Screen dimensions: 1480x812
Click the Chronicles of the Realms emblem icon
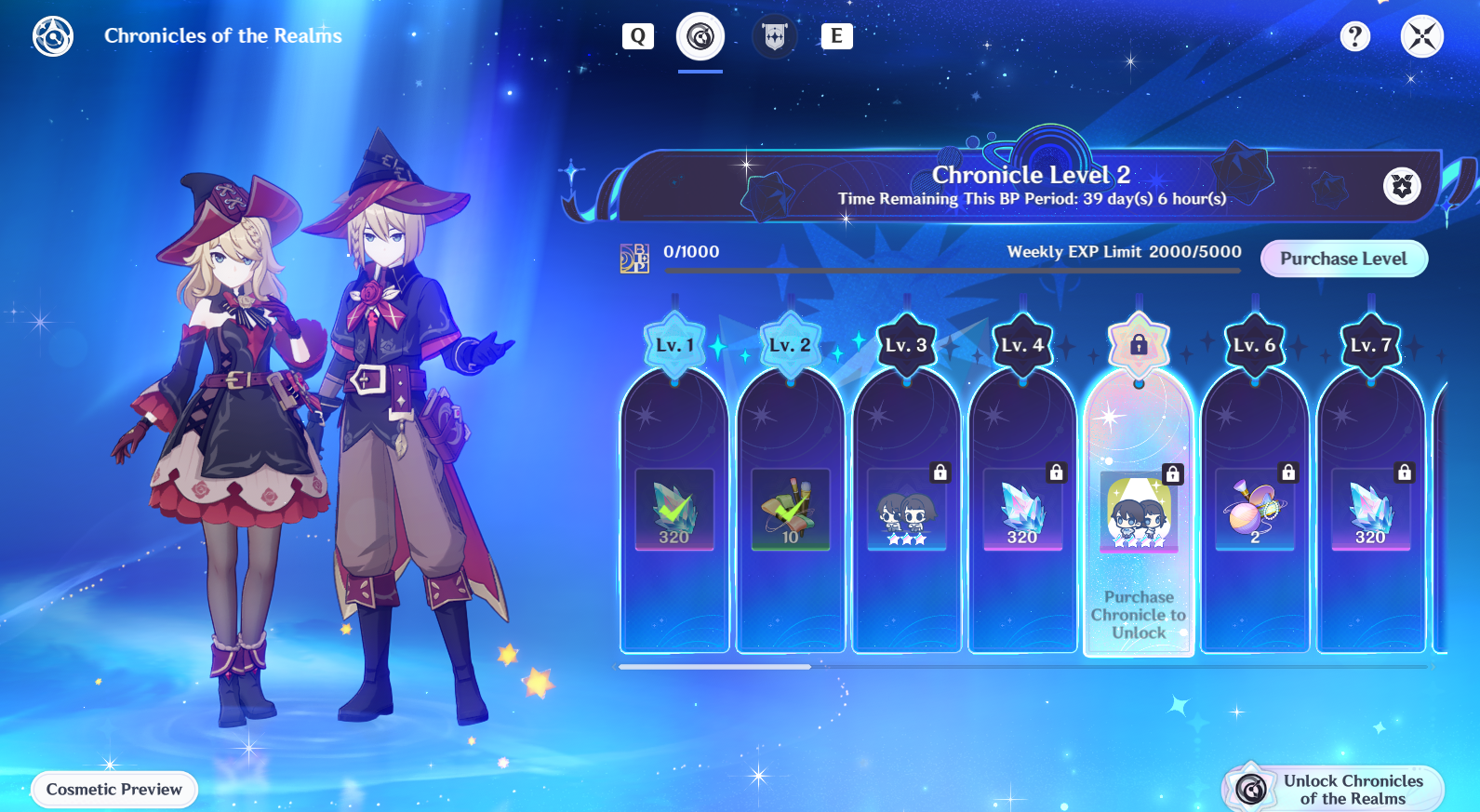(x=53, y=36)
